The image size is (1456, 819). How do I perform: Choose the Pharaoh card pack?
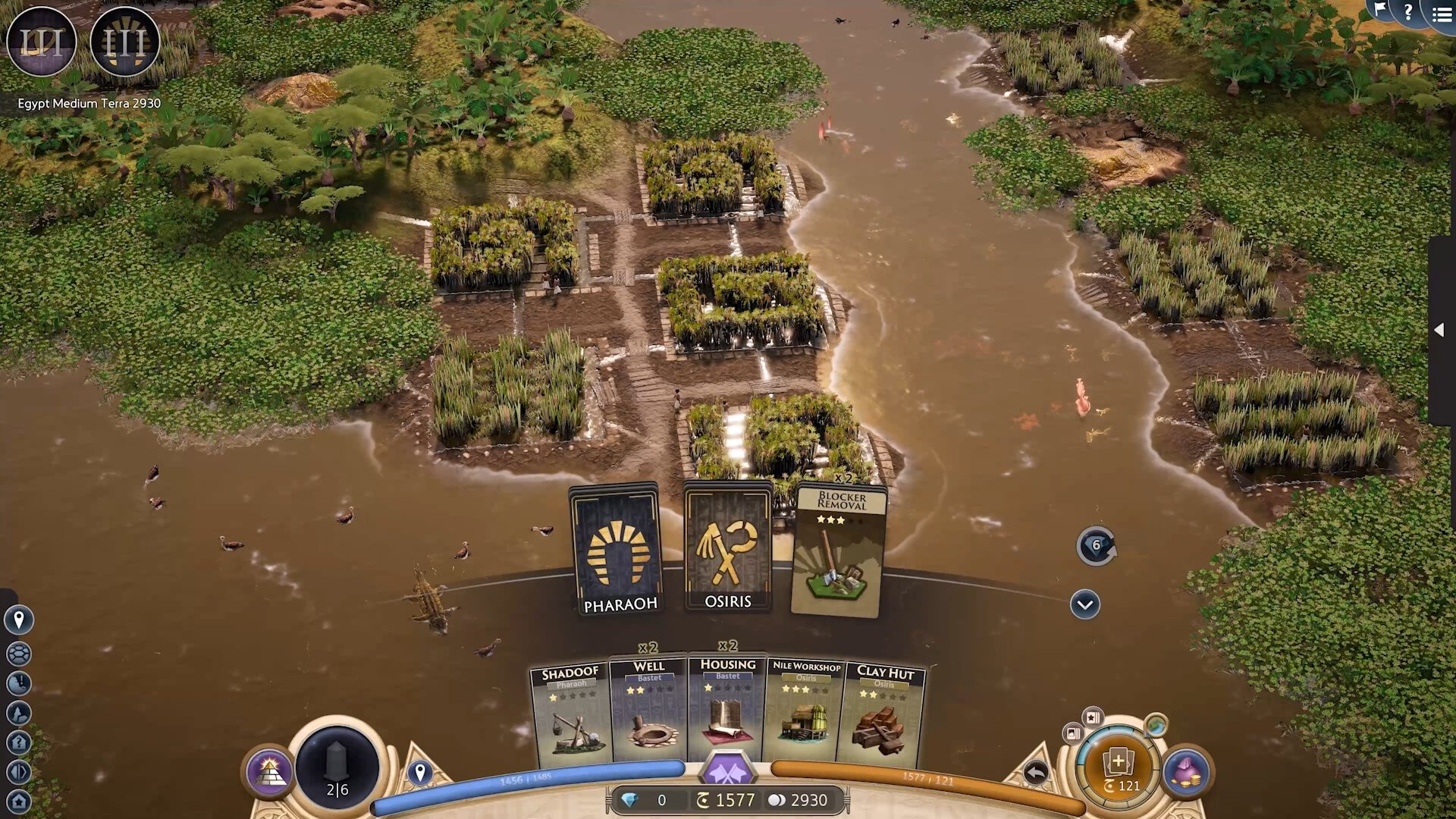coord(617,549)
